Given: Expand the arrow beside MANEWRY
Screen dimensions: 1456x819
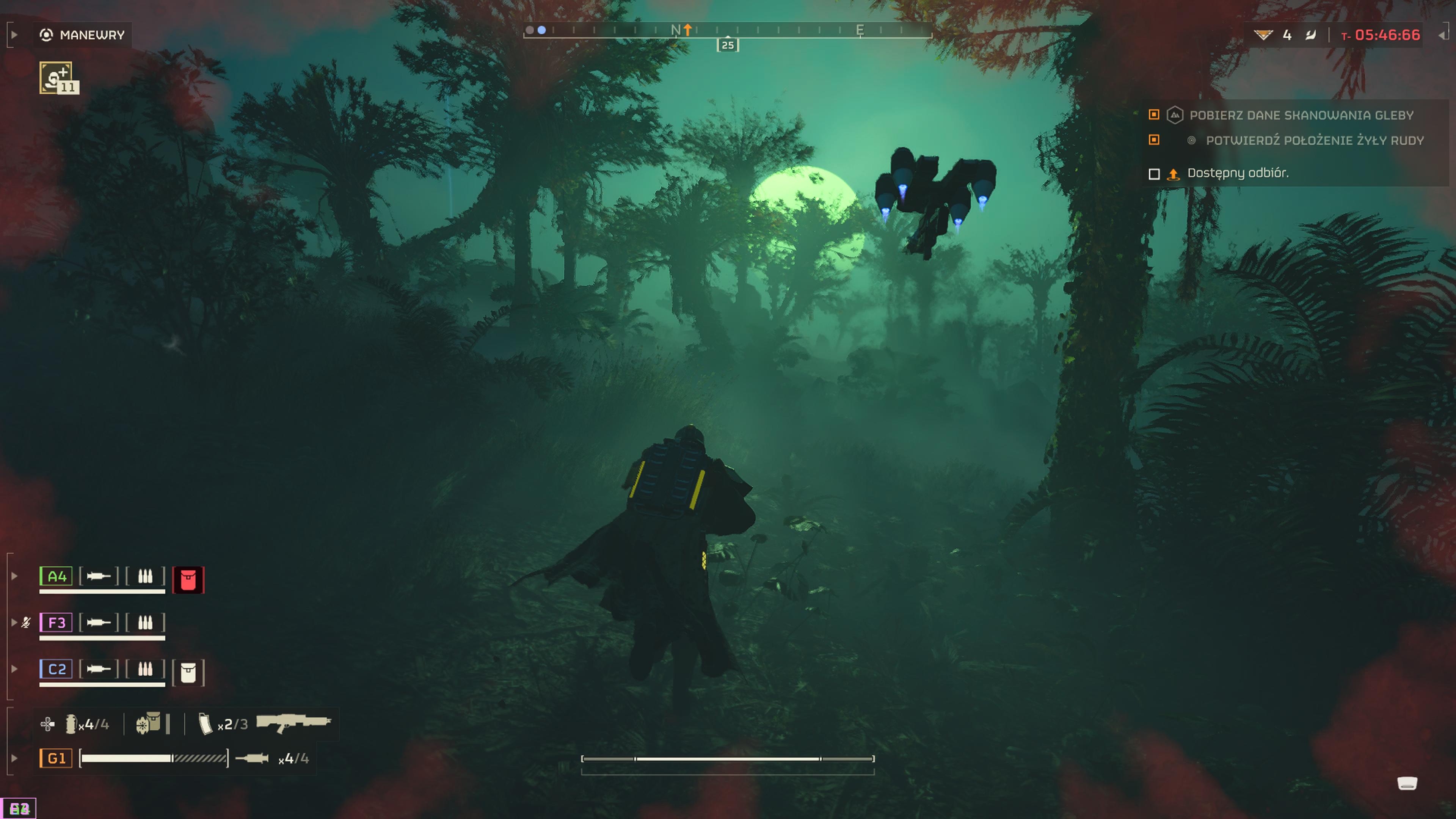Looking at the screenshot, I should [x=14, y=35].
